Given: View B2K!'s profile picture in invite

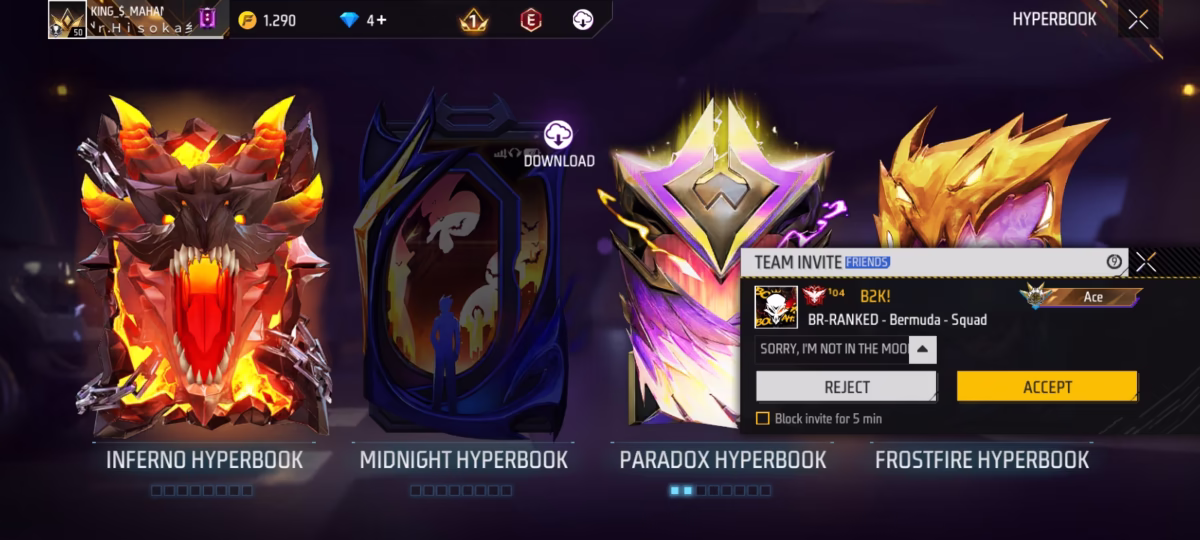Looking at the screenshot, I should click(x=775, y=307).
